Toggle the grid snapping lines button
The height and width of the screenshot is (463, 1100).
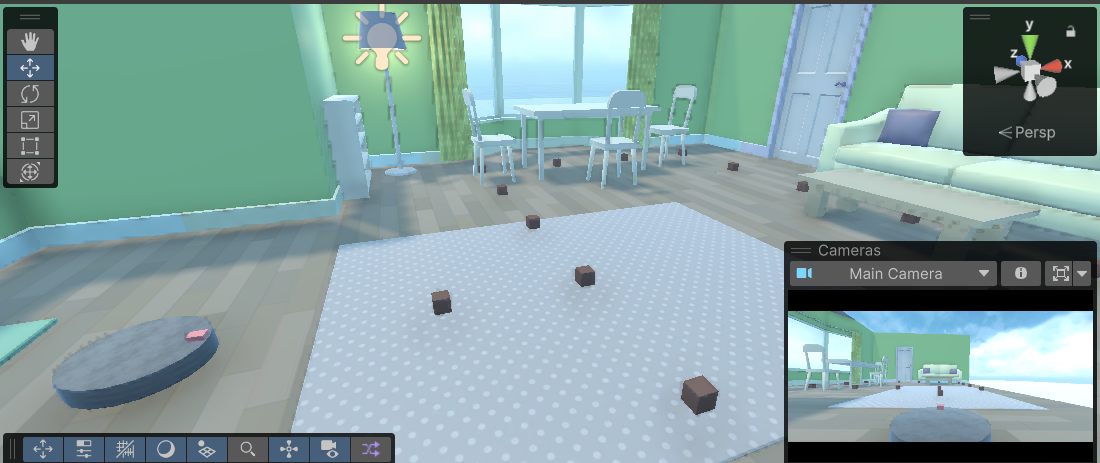pos(124,449)
